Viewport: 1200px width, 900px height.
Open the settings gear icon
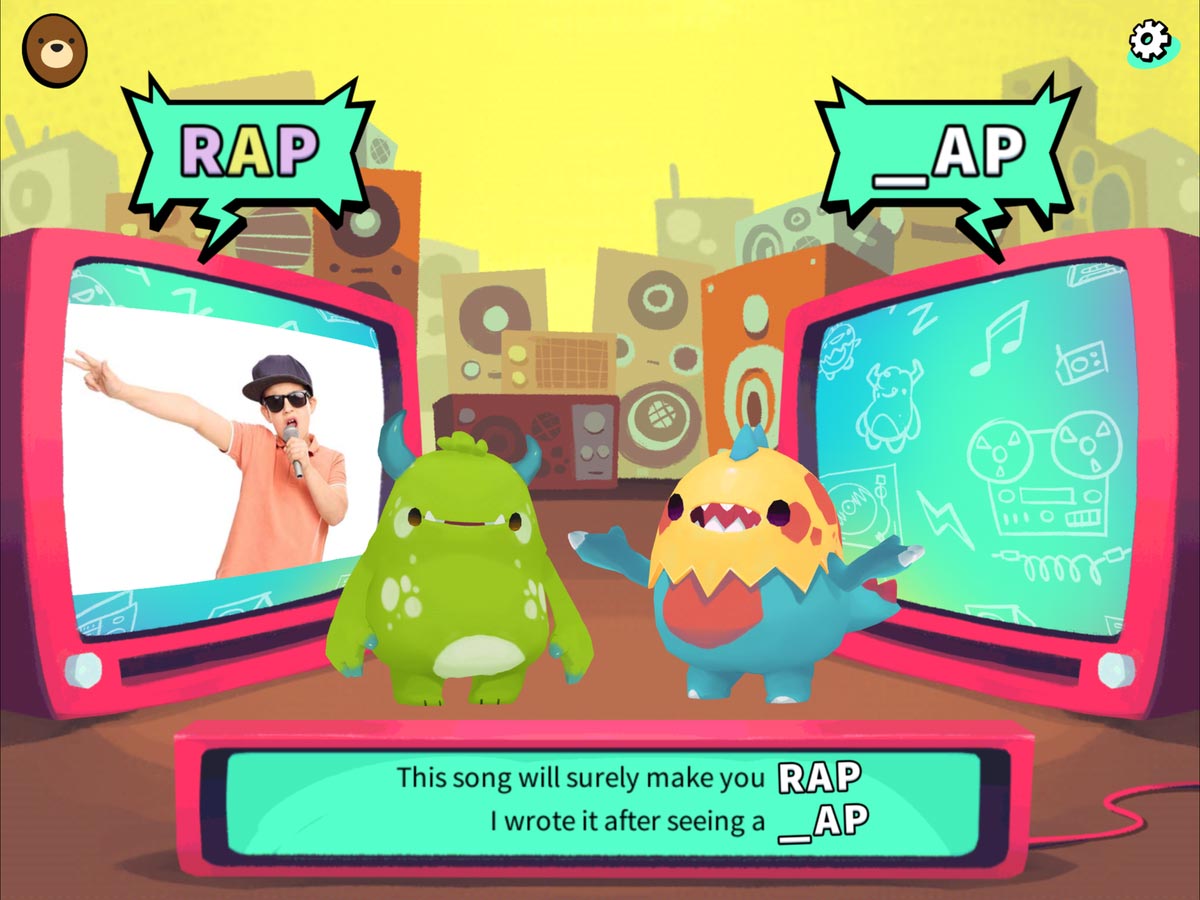(x=1149, y=39)
